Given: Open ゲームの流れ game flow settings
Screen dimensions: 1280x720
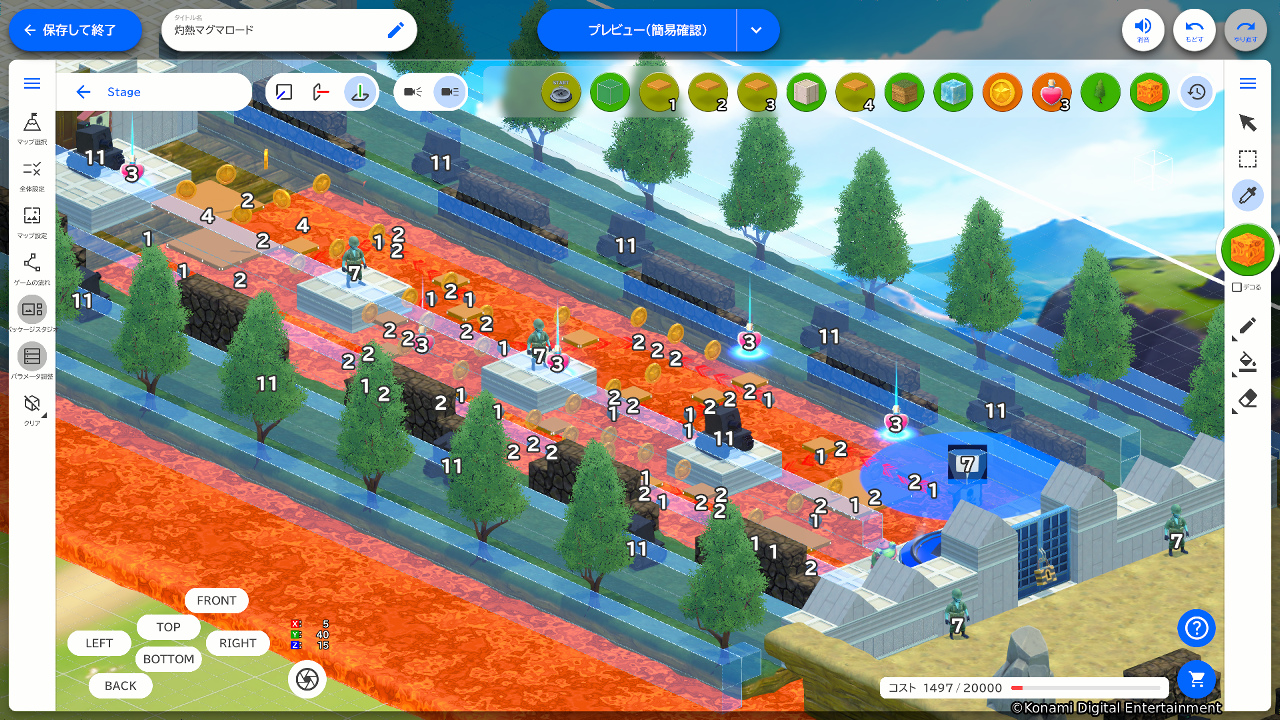Looking at the screenshot, I should 32,268.
